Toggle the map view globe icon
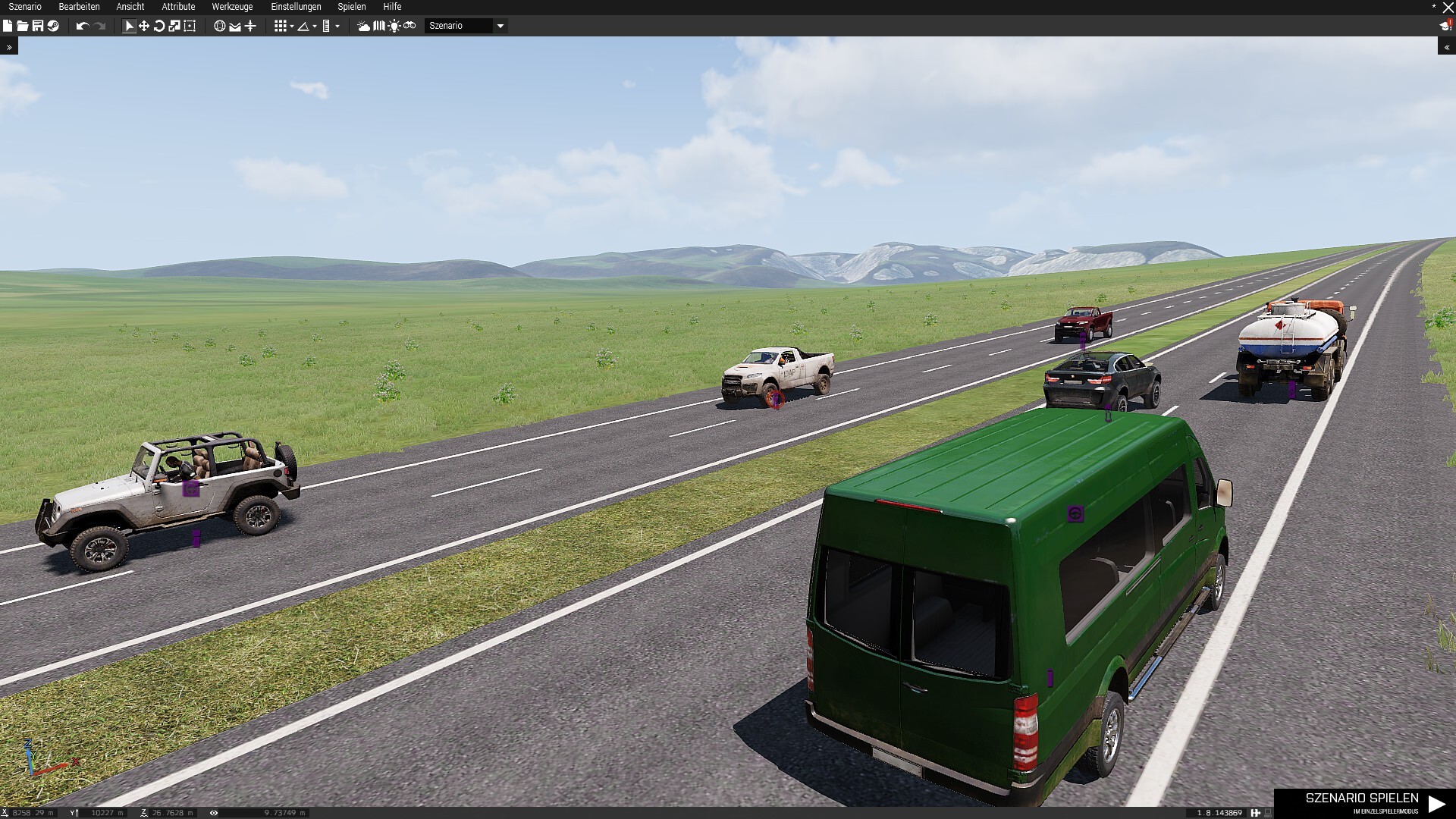The height and width of the screenshot is (819, 1456). tap(220, 26)
